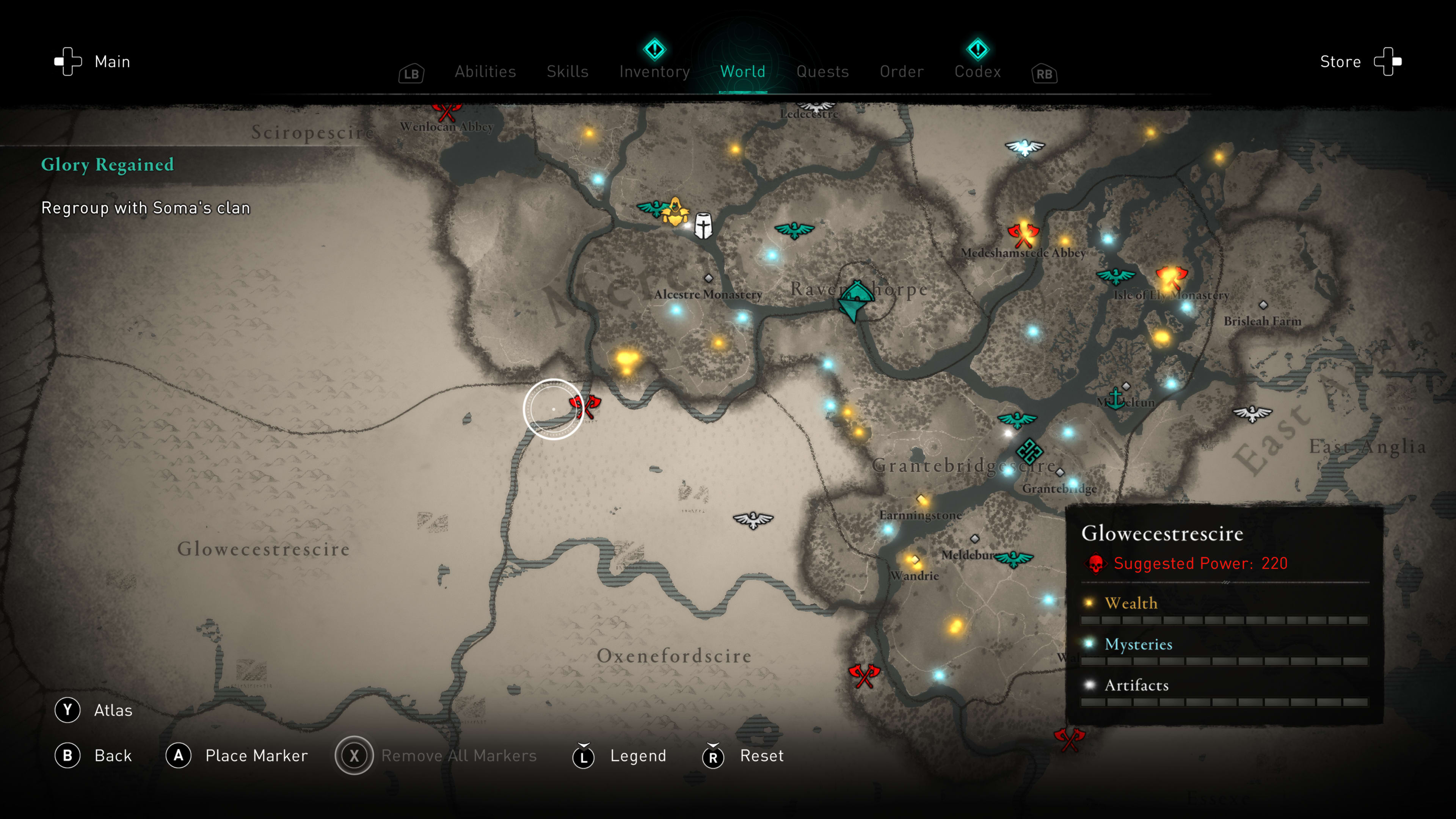The width and height of the screenshot is (1456, 819).
Task: Switch to the Order tab
Action: click(x=902, y=72)
